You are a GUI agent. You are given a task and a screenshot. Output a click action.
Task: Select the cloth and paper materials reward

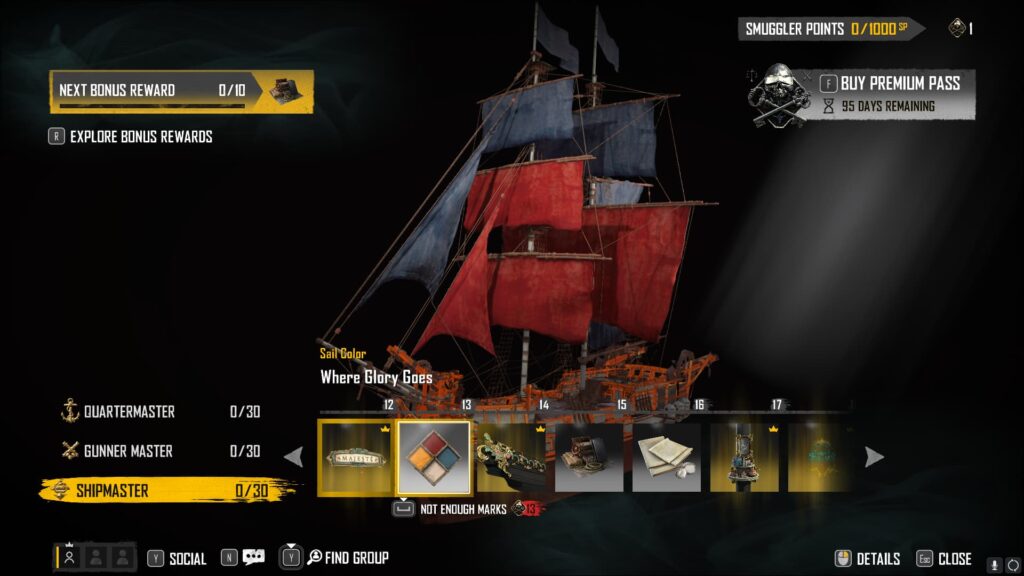[x=666, y=457]
